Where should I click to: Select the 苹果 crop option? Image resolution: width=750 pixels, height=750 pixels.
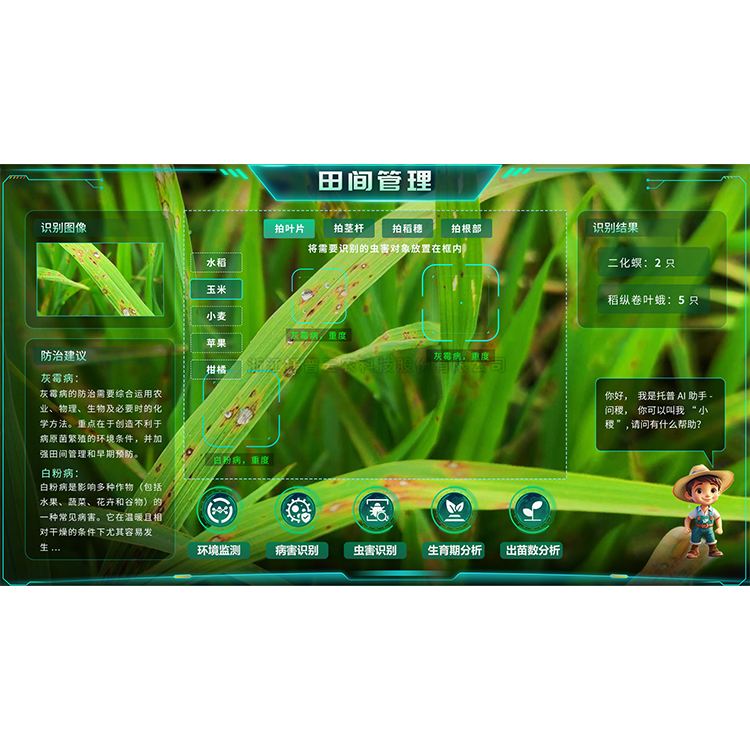[216, 343]
